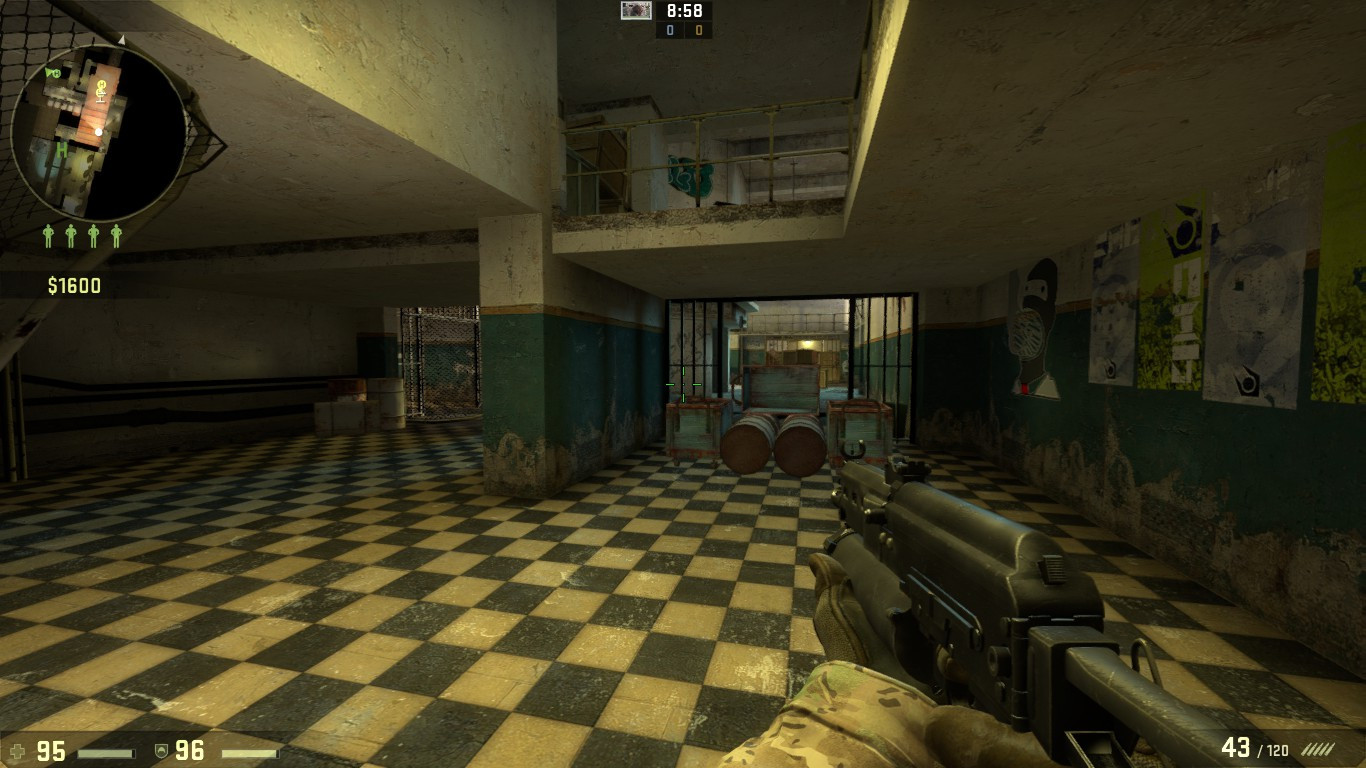Click the $1600 money display
Screen dimensions: 1366x768
(76, 285)
